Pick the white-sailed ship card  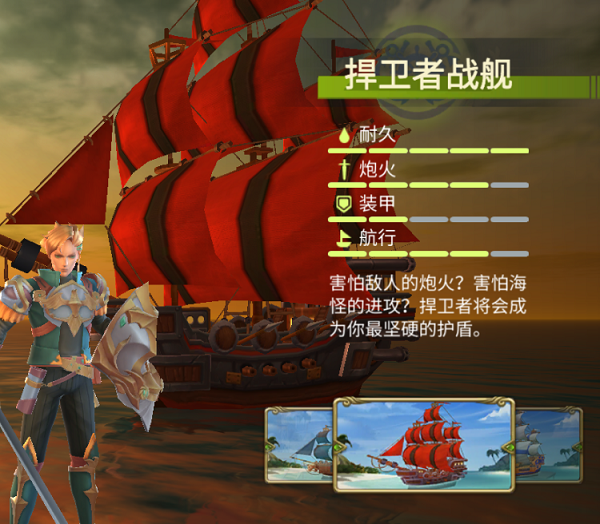[x=550, y=441]
